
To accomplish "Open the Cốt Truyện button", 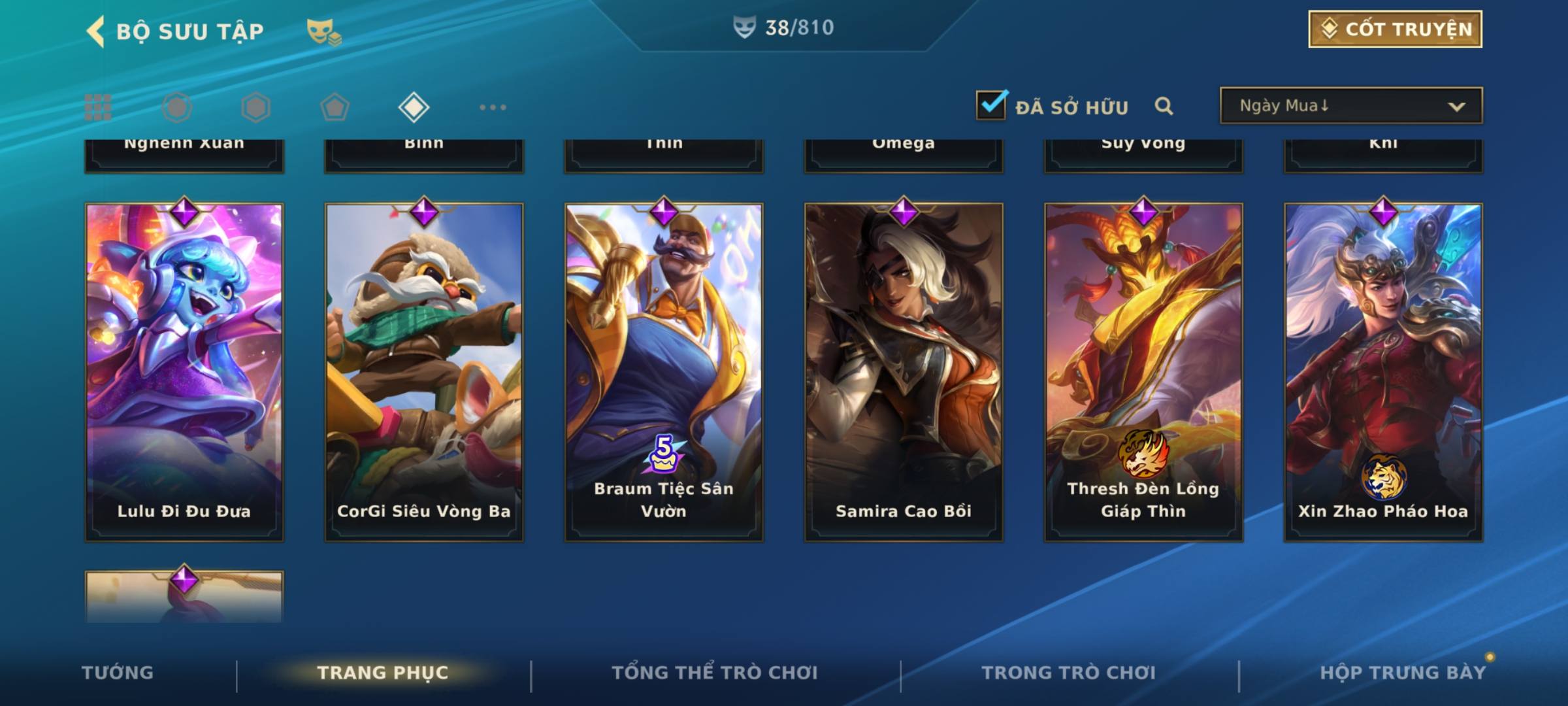I will [x=1395, y=29].
